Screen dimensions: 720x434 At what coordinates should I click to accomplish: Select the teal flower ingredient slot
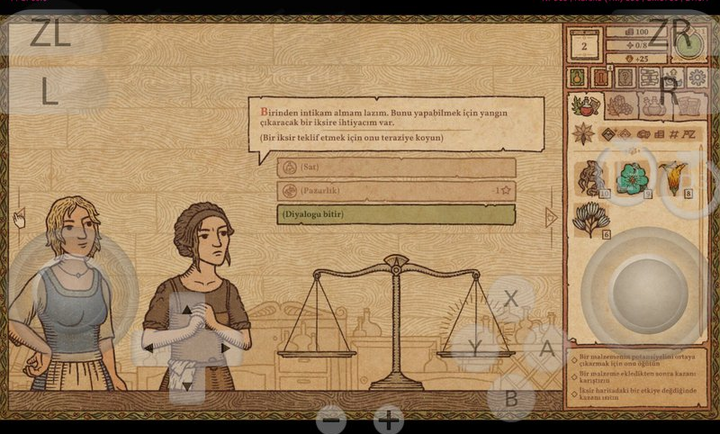coord(632,178)
